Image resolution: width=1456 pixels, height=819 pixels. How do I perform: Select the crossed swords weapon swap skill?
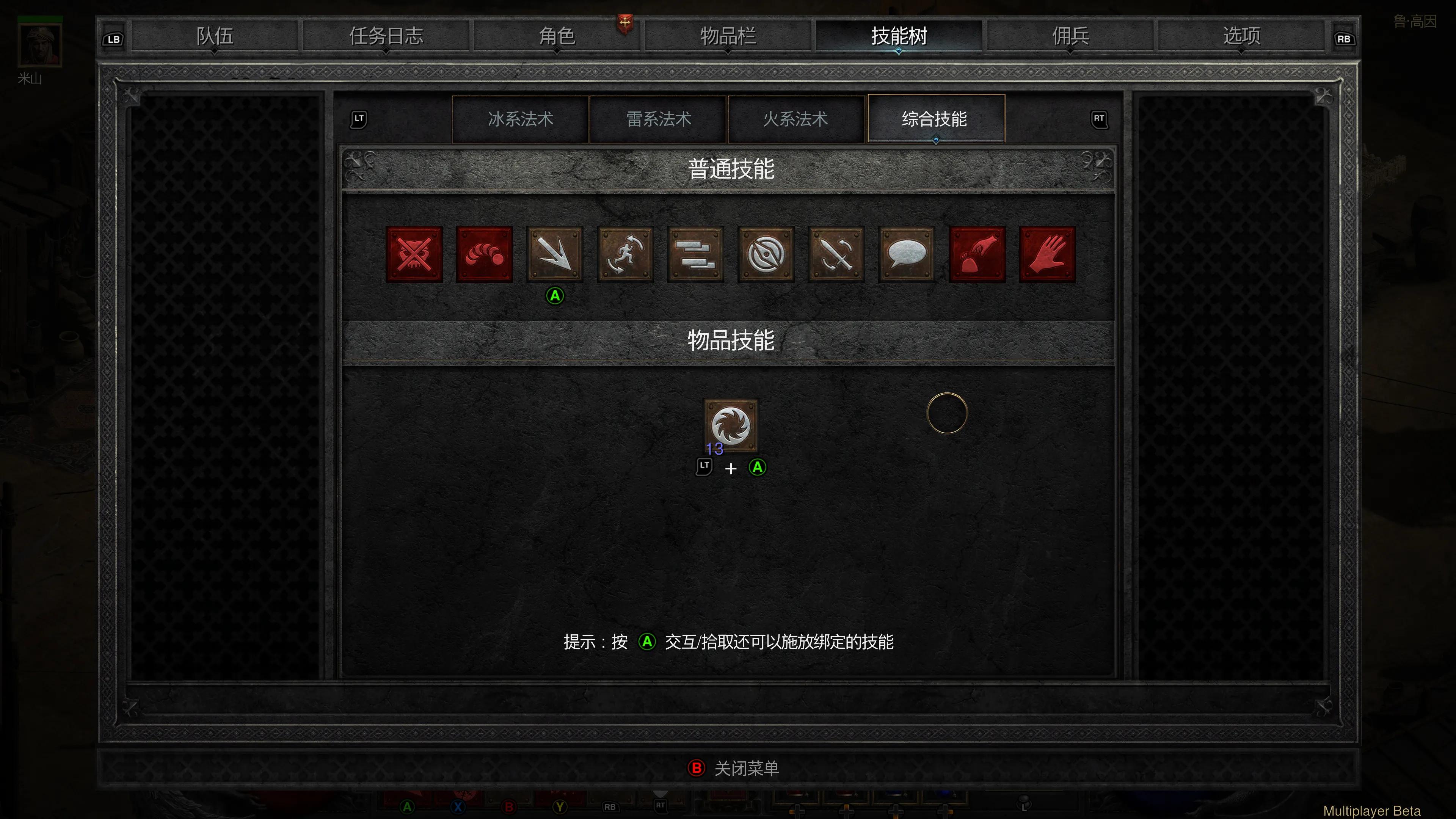pyautogui.click(x=835, y=254)
